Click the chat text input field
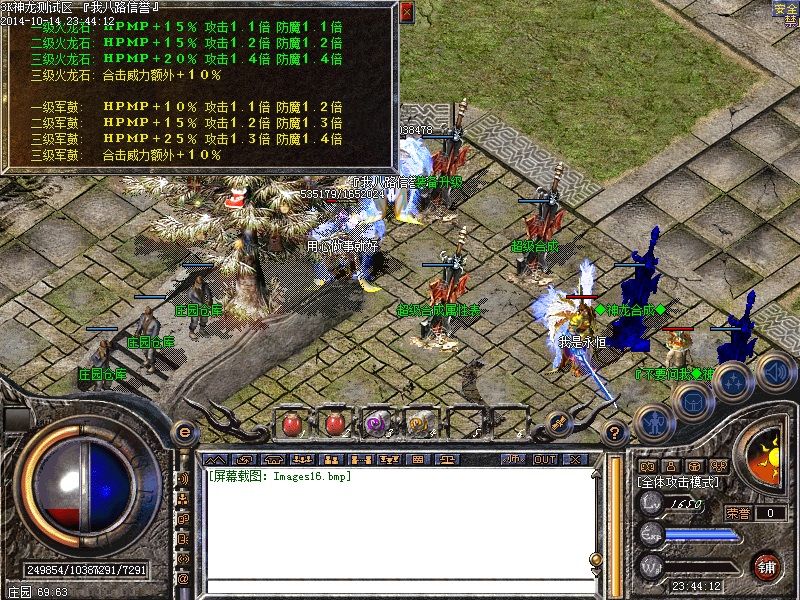The height and width of the screenshot is (600, 800). tap(395, 585)
